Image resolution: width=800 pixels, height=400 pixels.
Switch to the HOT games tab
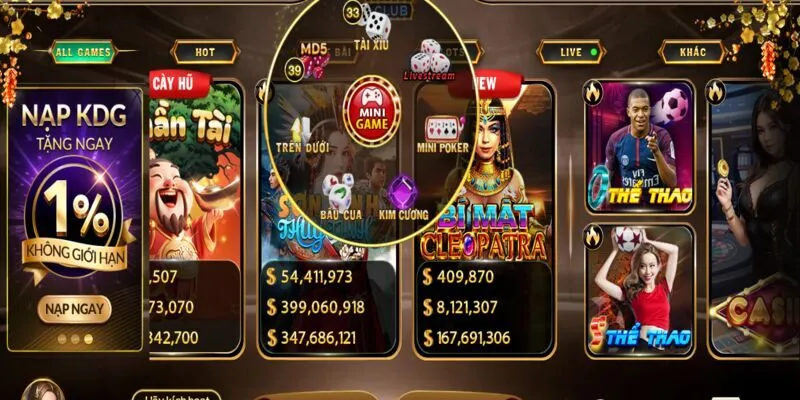pos(204,52)
